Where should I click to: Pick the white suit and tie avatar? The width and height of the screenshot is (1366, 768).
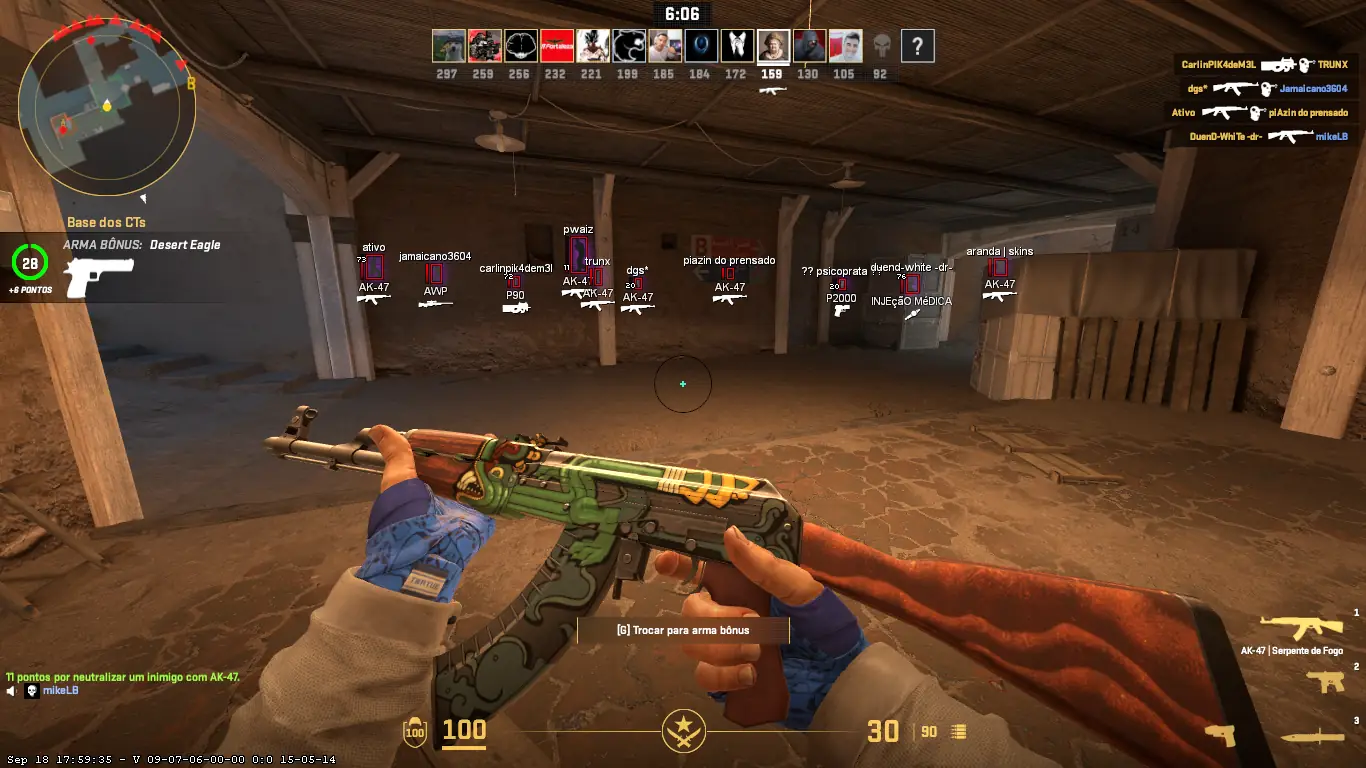[737, 46]
